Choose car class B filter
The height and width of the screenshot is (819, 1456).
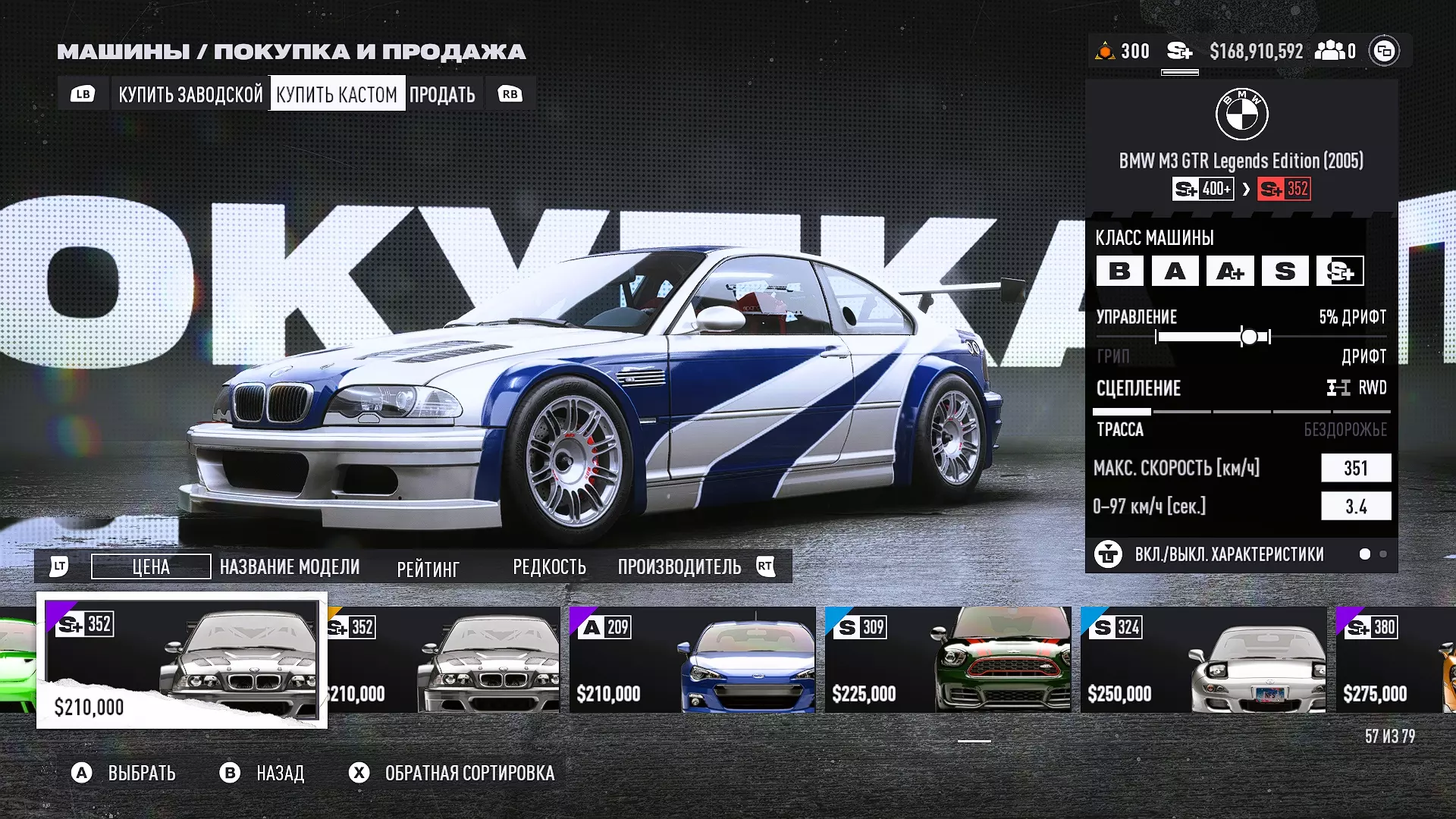1119,271
